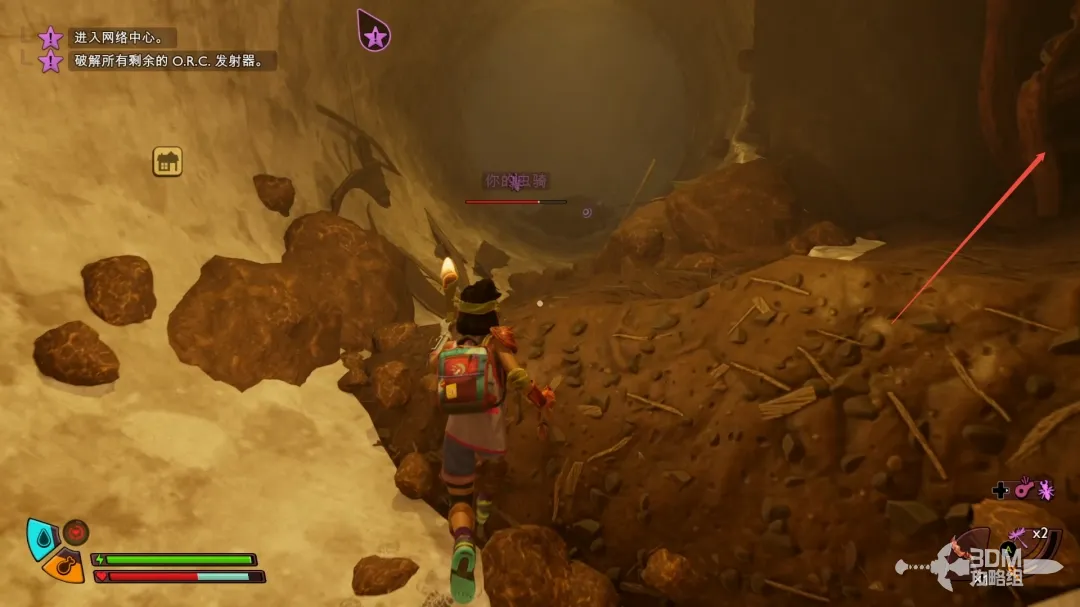Click the blue water droplet thirst icon
Image resolution: width=1080 pixels, height=607 pixels.
point(42,536)
